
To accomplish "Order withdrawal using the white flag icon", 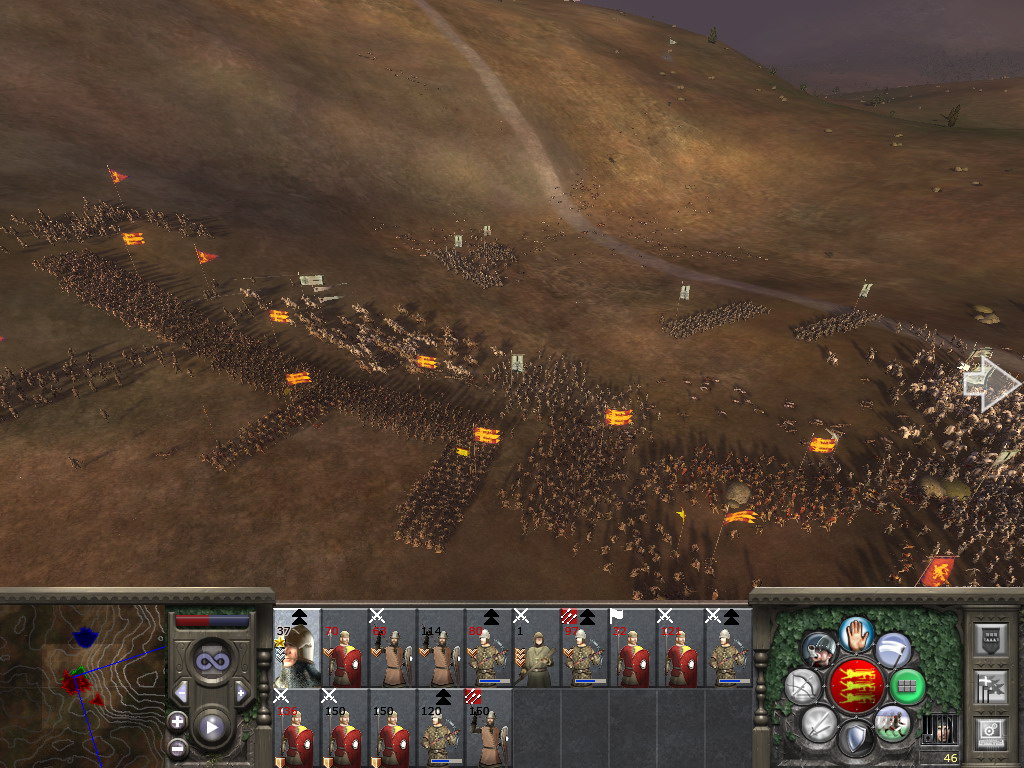I will [892, 650].
